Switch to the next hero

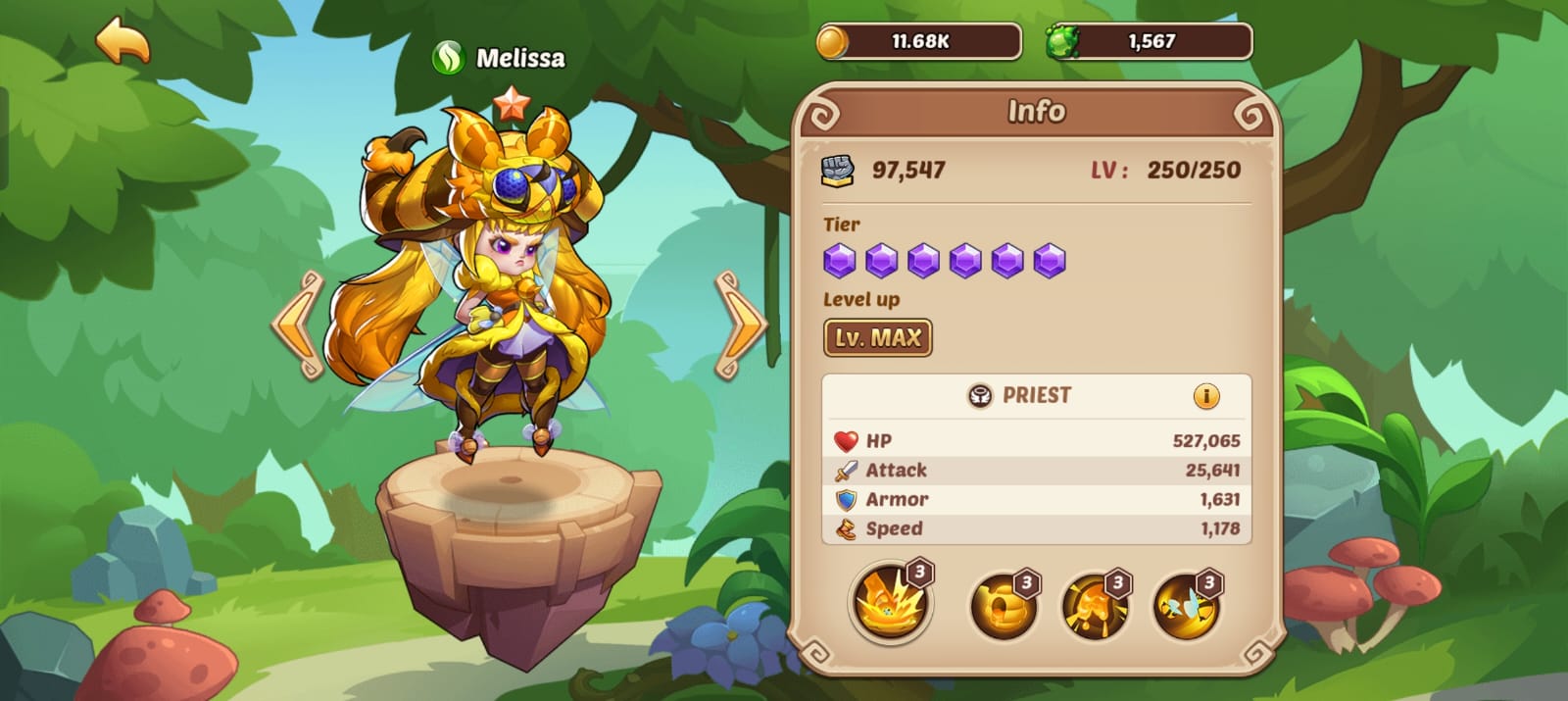tap(741, 325)
